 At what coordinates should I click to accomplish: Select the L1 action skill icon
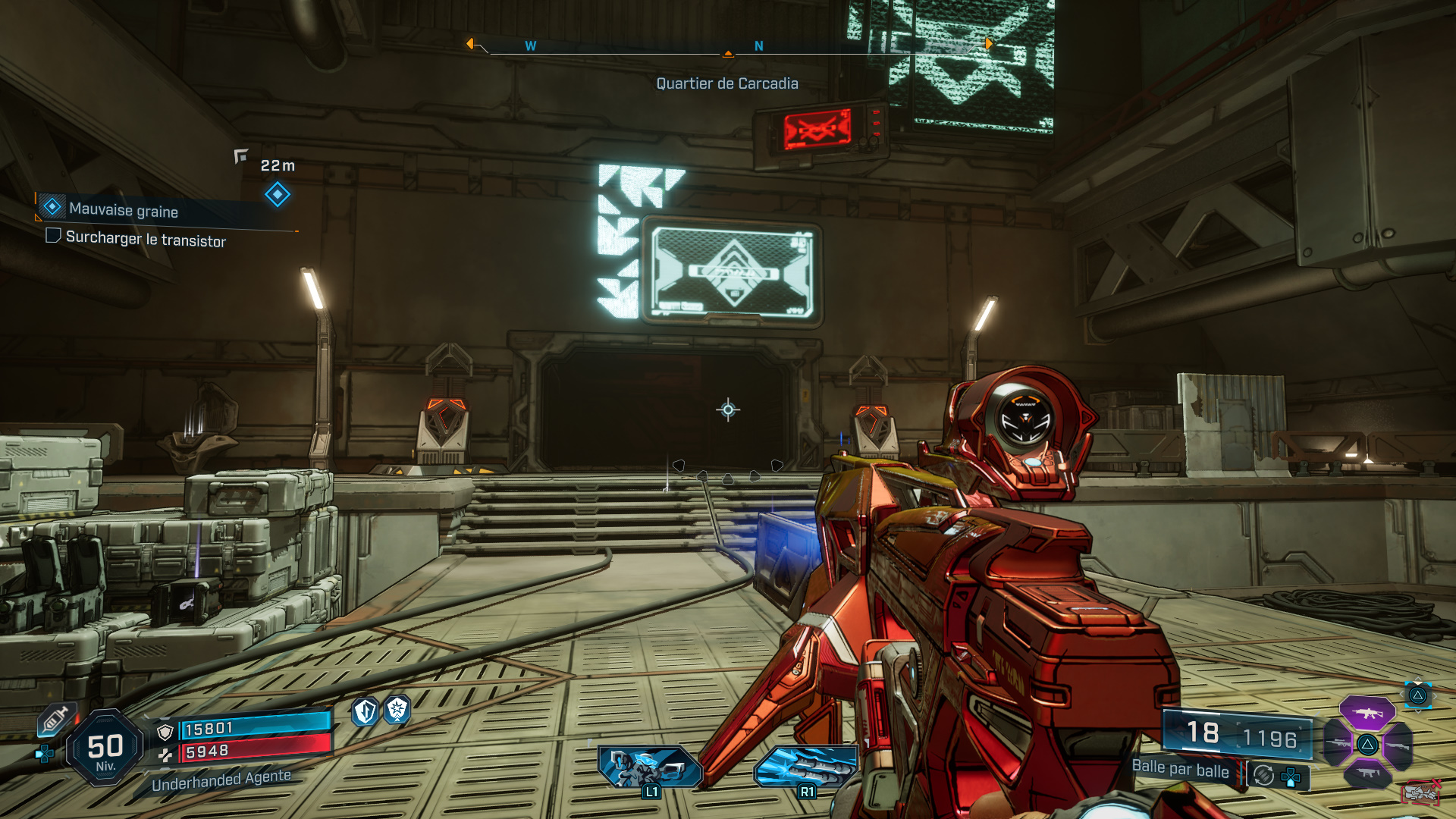coord(650,767)
